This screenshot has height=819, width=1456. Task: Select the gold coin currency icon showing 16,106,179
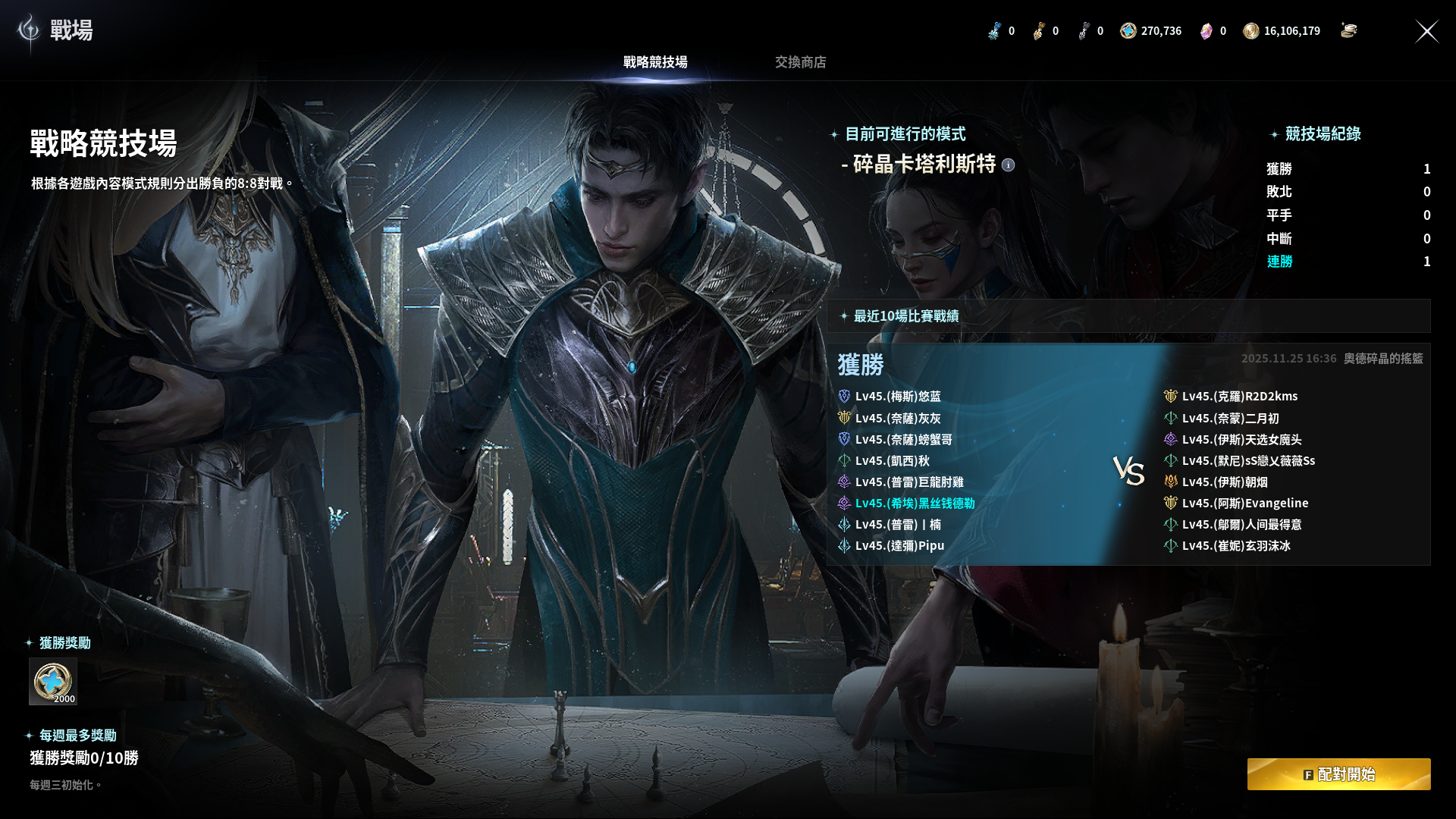[1251, 31]
